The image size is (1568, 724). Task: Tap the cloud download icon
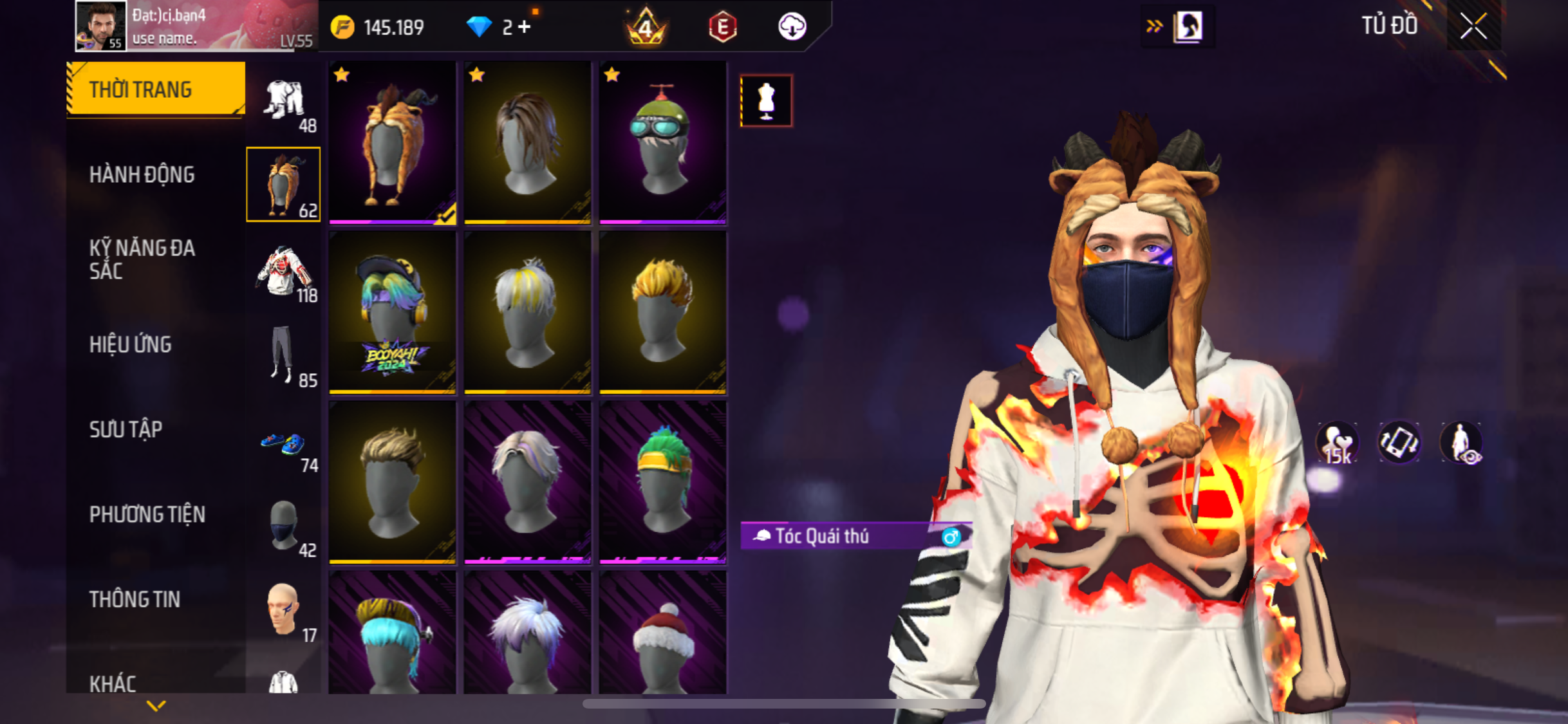pyautogui.click(x=792, y=27)
